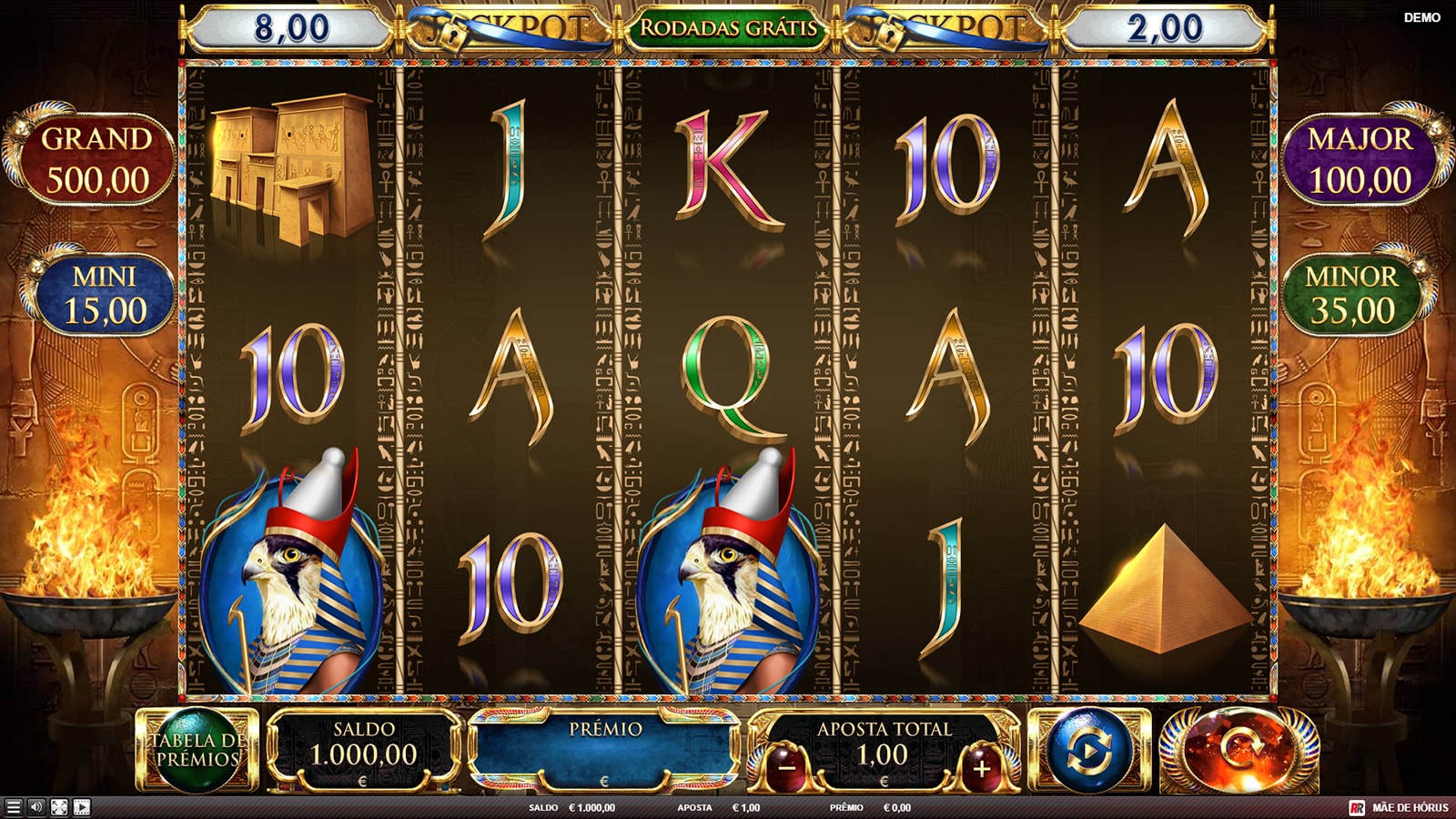Increase total bet with the plus button

[981, 768]
